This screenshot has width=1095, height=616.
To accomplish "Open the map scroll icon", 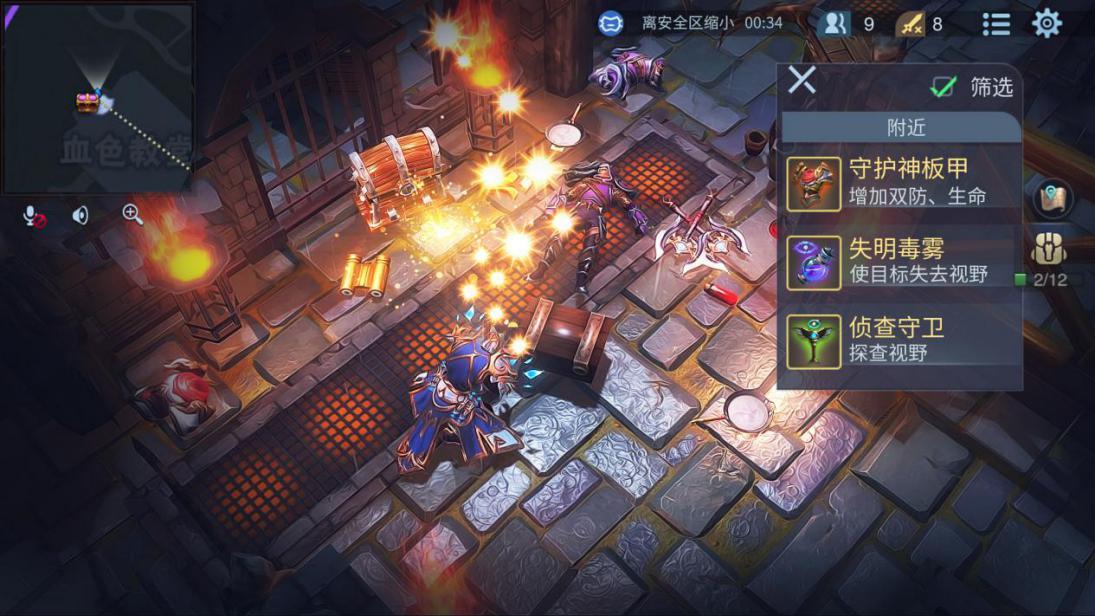I will 1051,198.
